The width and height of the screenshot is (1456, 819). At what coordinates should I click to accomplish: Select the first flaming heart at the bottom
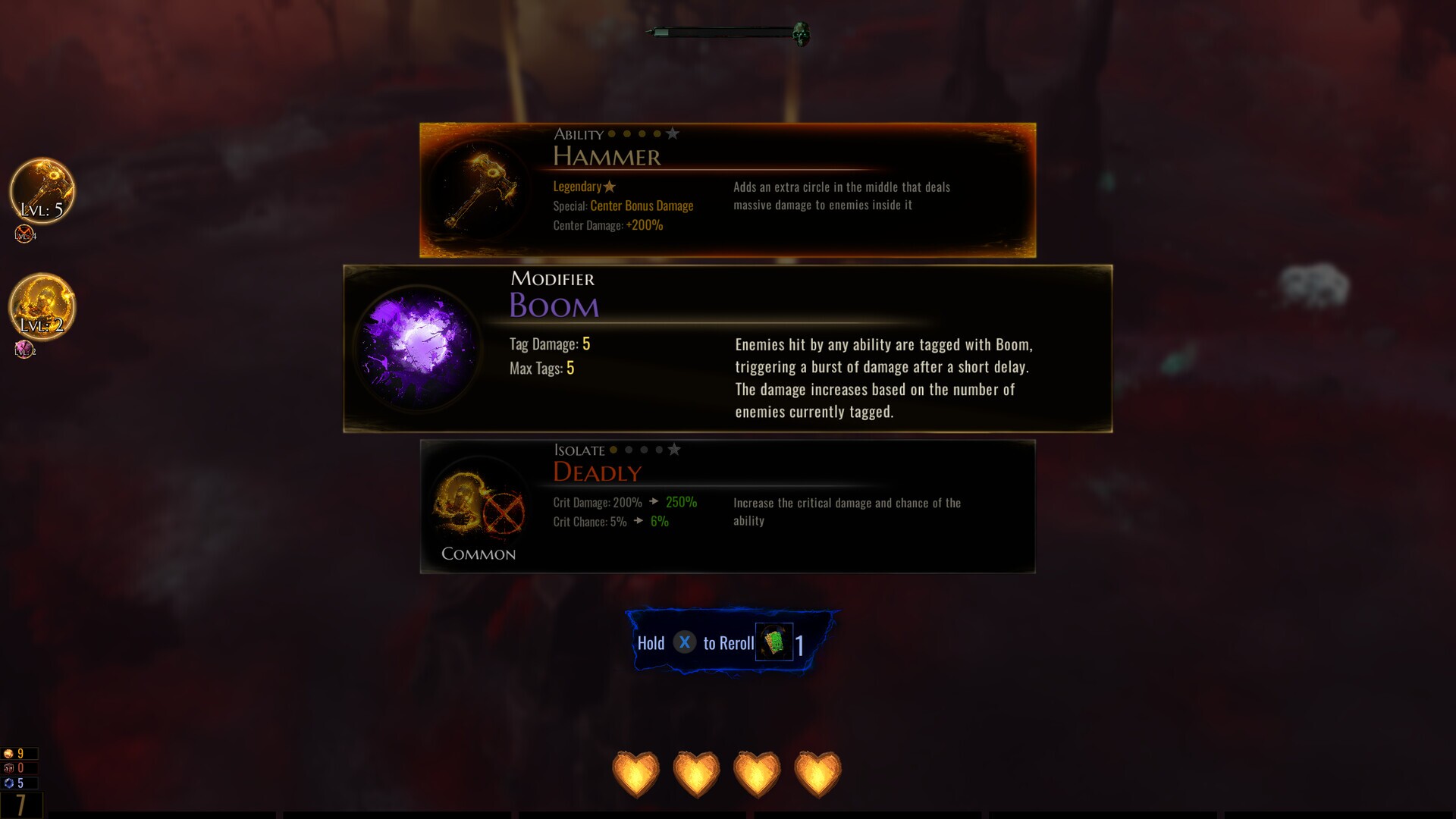coord(635,773)
